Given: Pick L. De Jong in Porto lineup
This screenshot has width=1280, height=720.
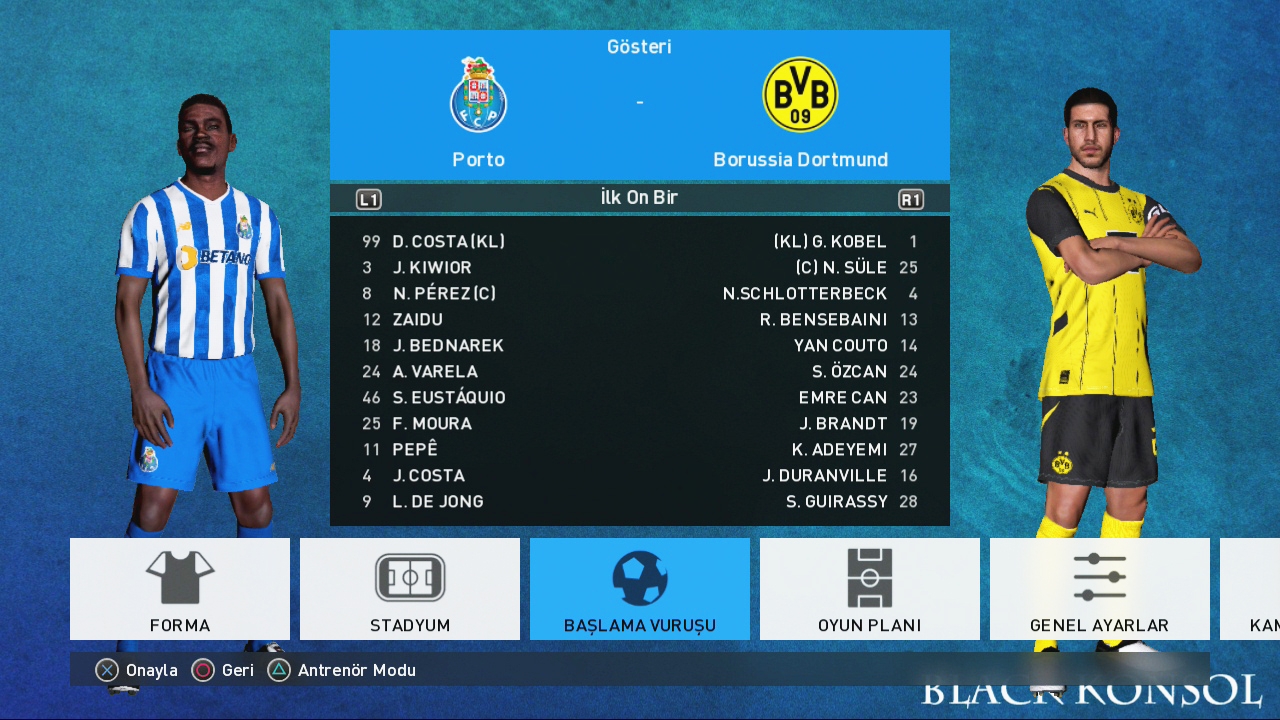Looking at the screenshot, I should (x=438, y=502).
